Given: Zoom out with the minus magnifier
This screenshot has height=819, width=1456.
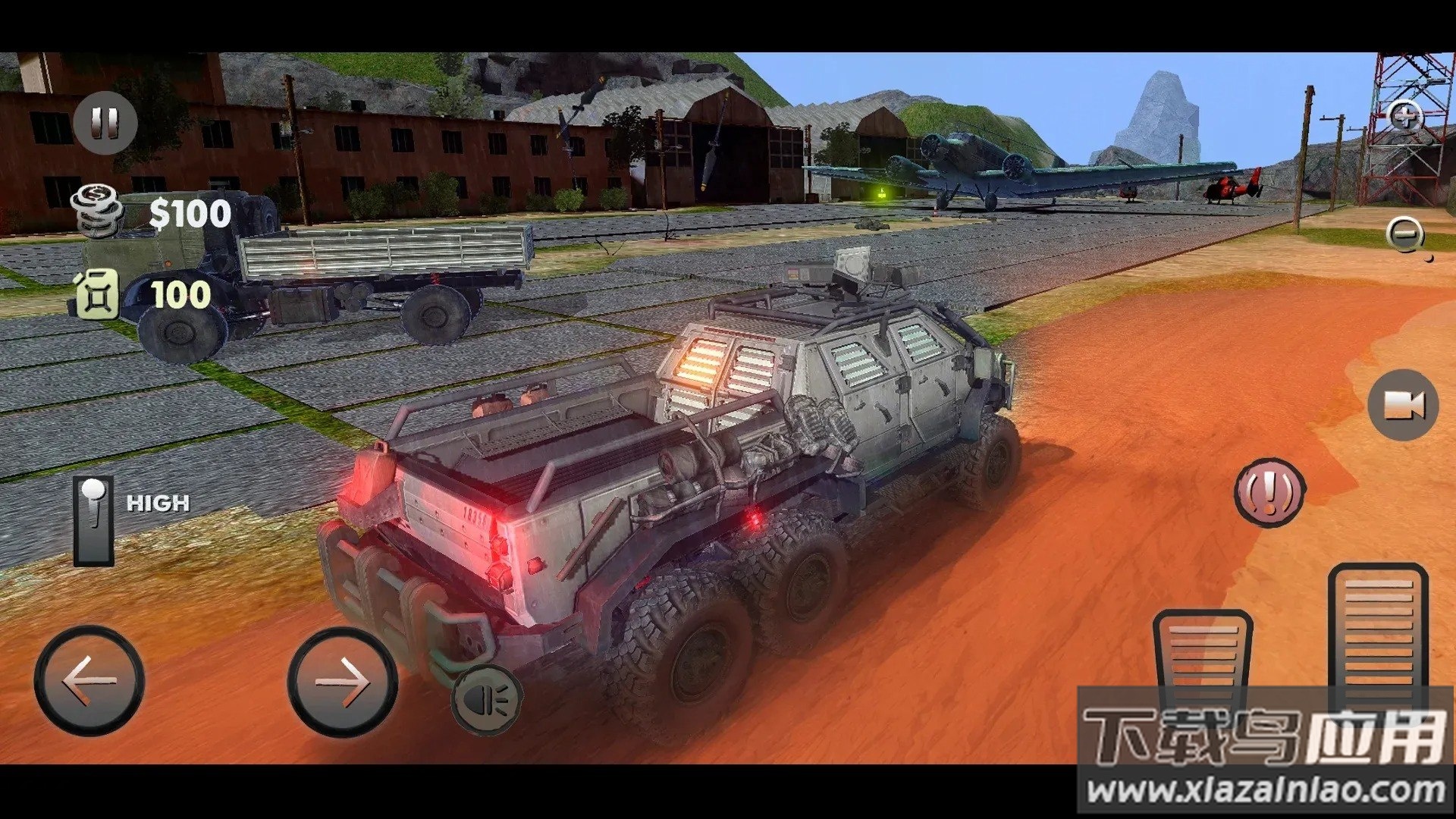Looking at the screenshot, I should click(x=1404, y=234).
